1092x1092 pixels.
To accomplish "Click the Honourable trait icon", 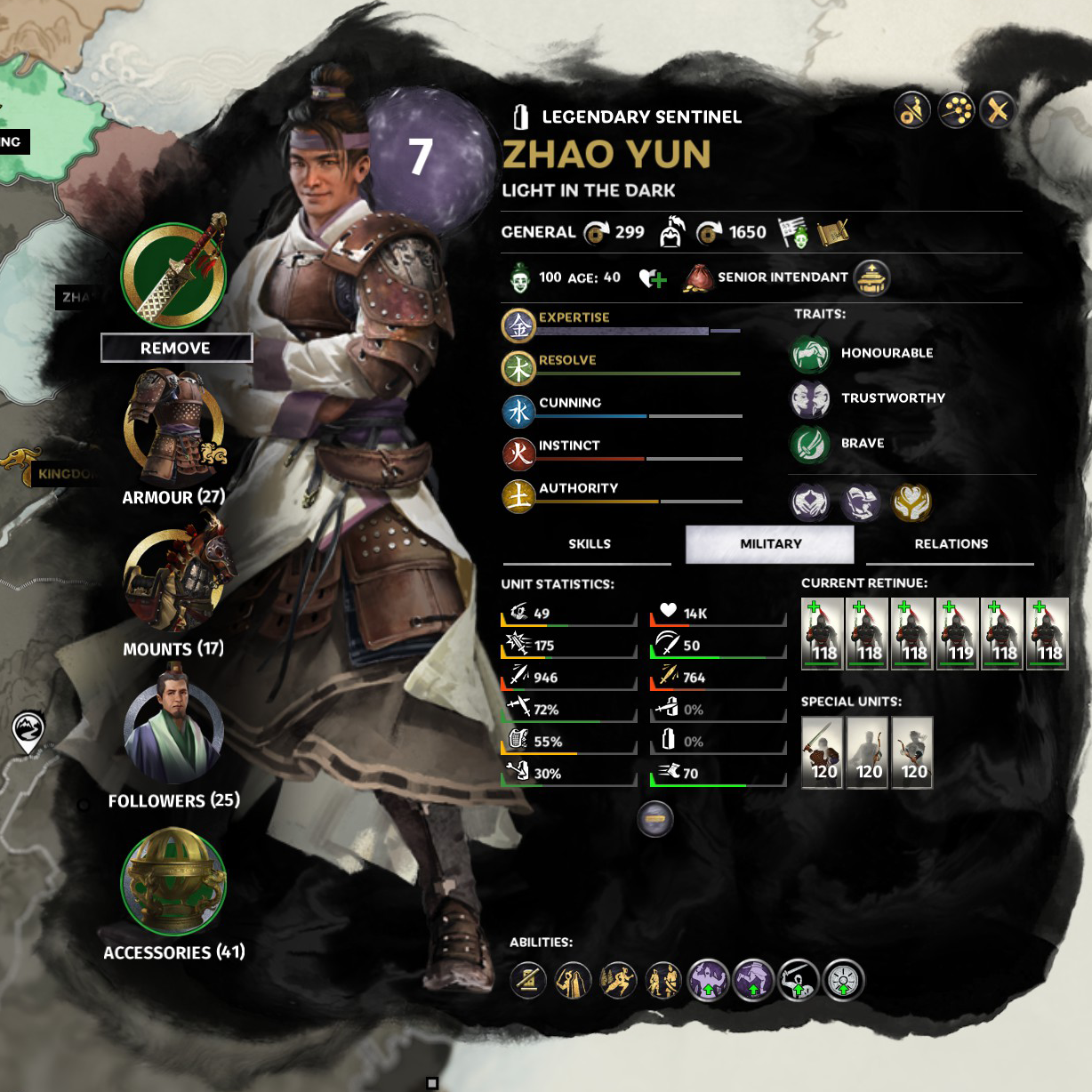I will tap(810, 354).
